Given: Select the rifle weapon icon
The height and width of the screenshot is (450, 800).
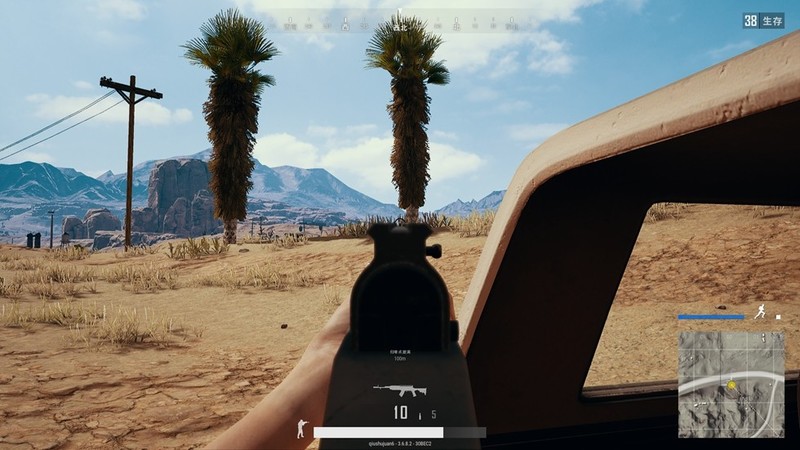Looking at the screenshot, I should click(x=399, y=389).
